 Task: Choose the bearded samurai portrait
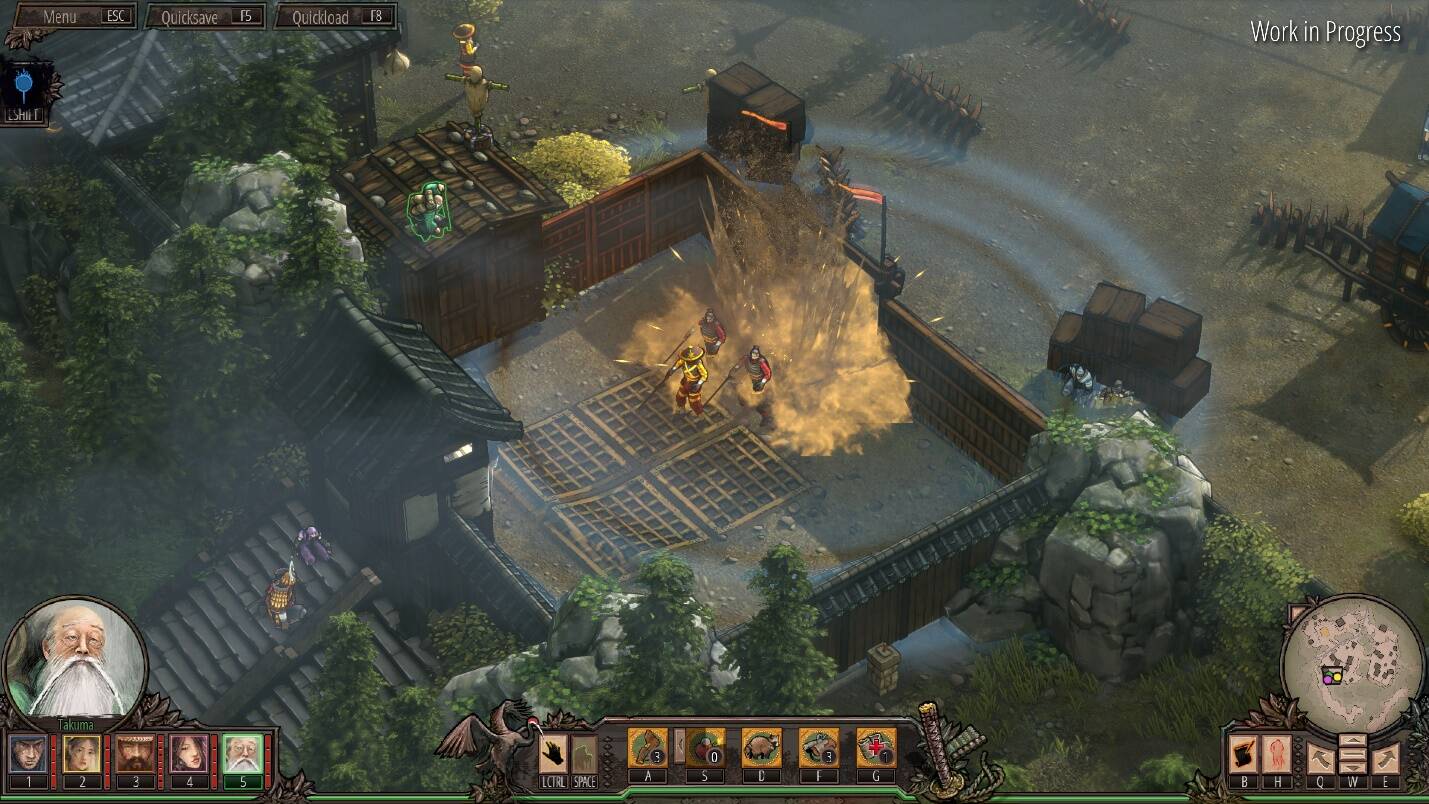[x=135, y=754]
